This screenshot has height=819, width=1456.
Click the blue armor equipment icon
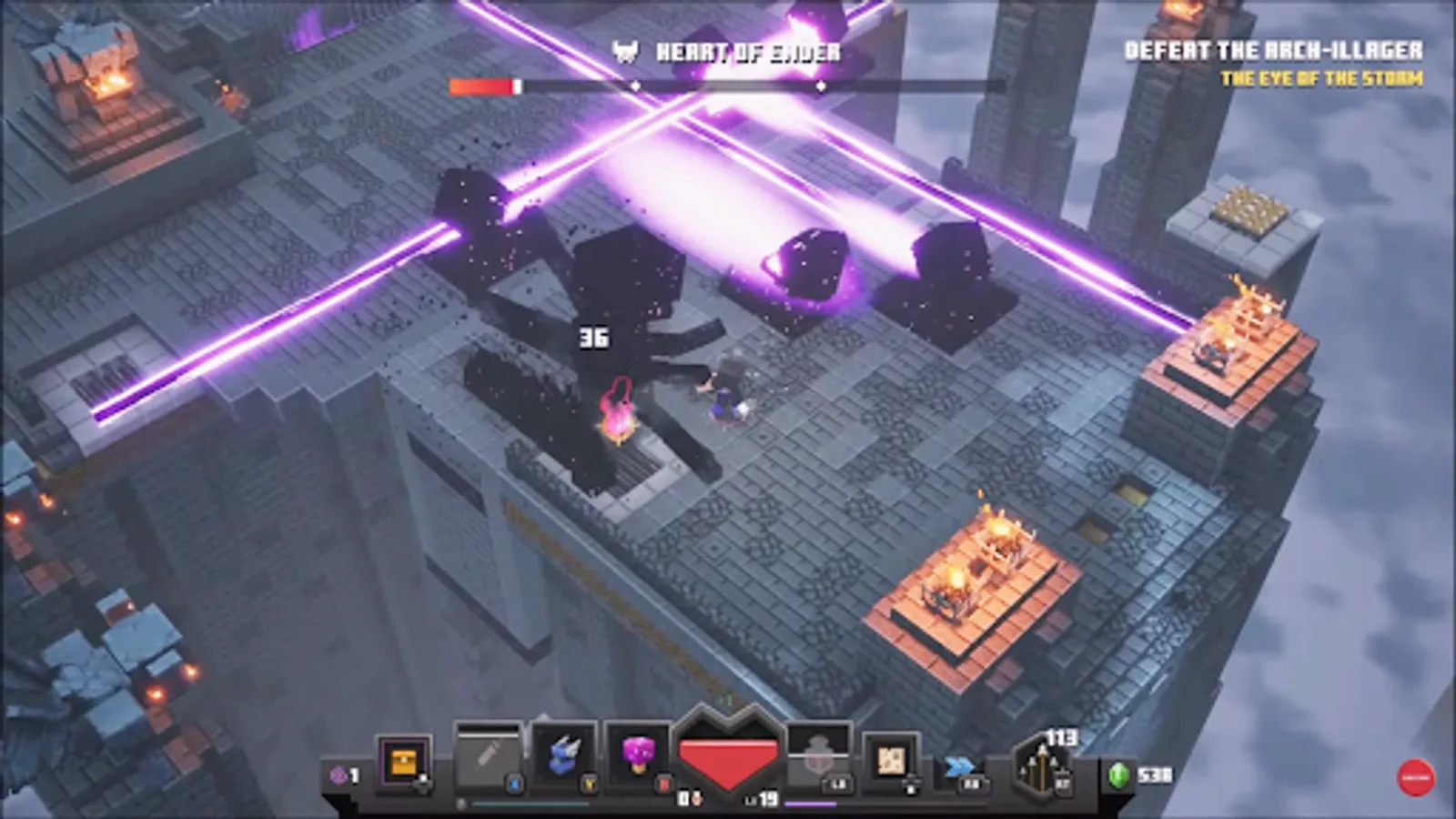[x=561, y=751]
